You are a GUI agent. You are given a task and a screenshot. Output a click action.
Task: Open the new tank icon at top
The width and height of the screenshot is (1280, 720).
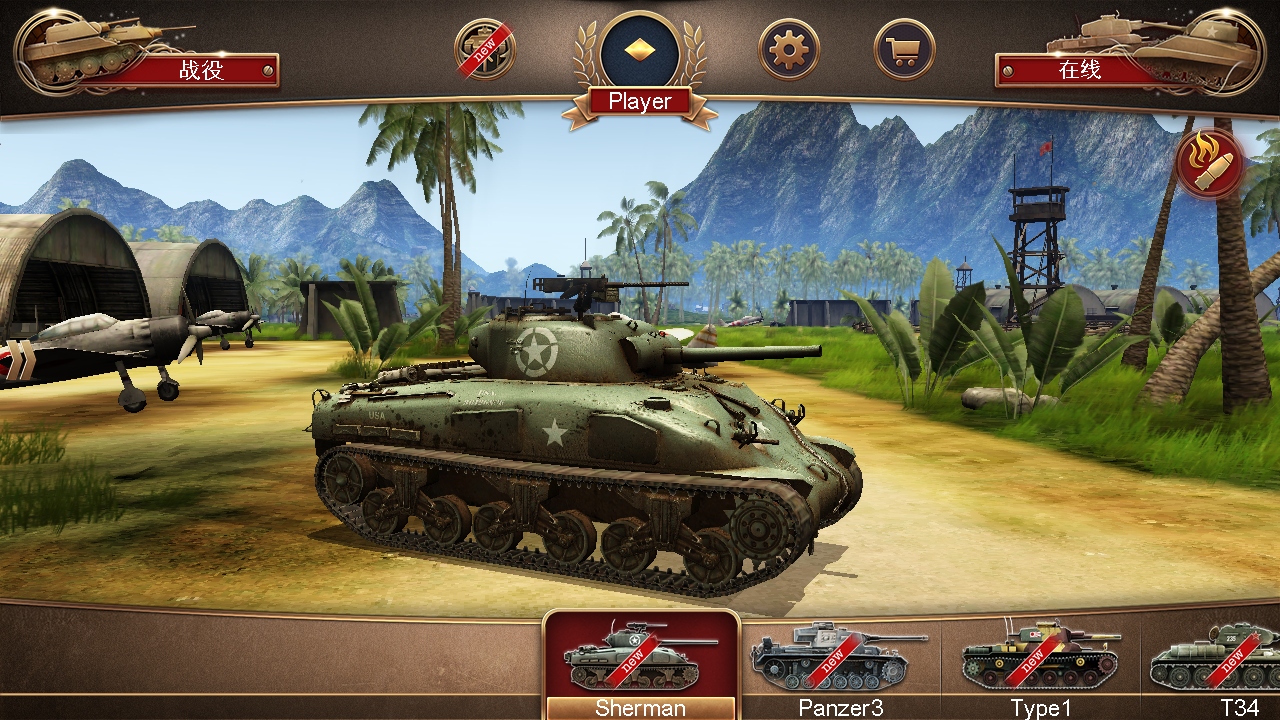pyautogui.click(x=485, y=49)
